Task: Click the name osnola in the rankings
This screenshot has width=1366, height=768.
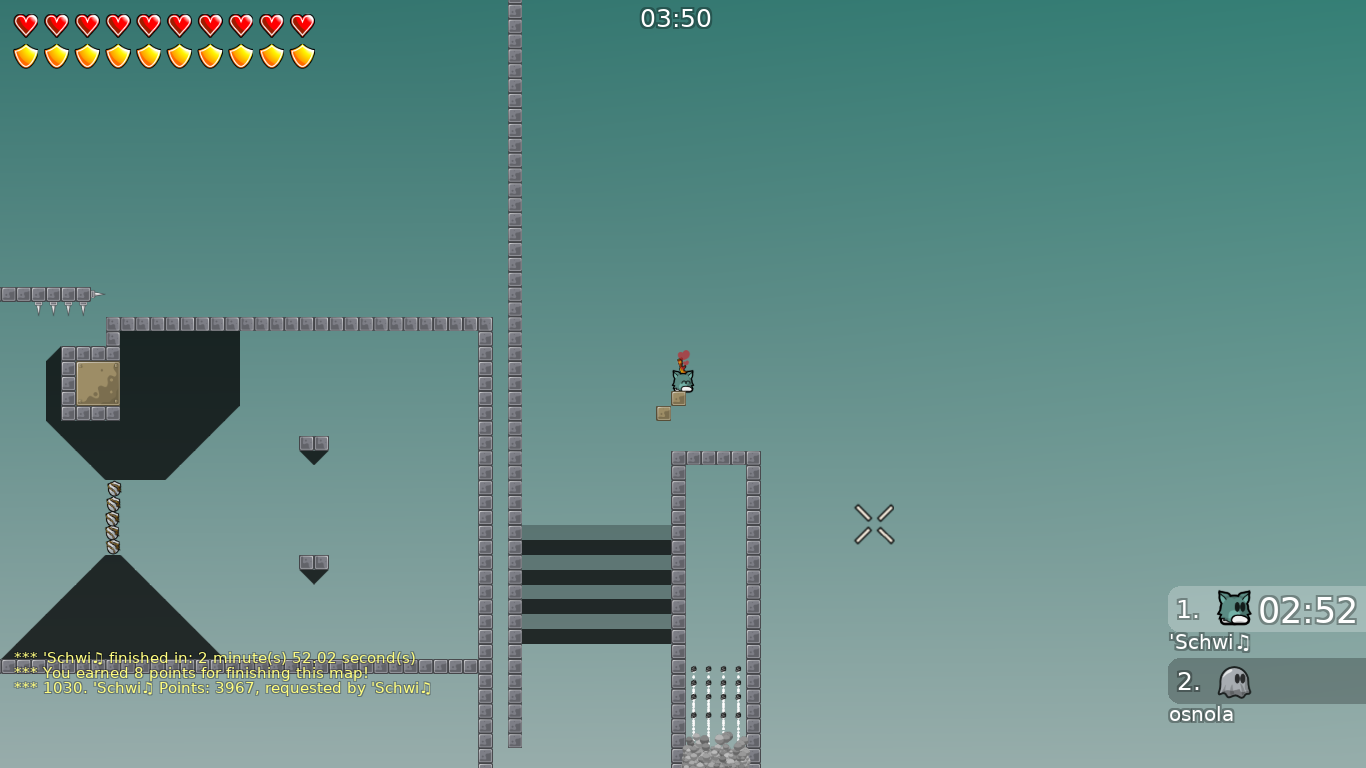Action: [1201, 715]
